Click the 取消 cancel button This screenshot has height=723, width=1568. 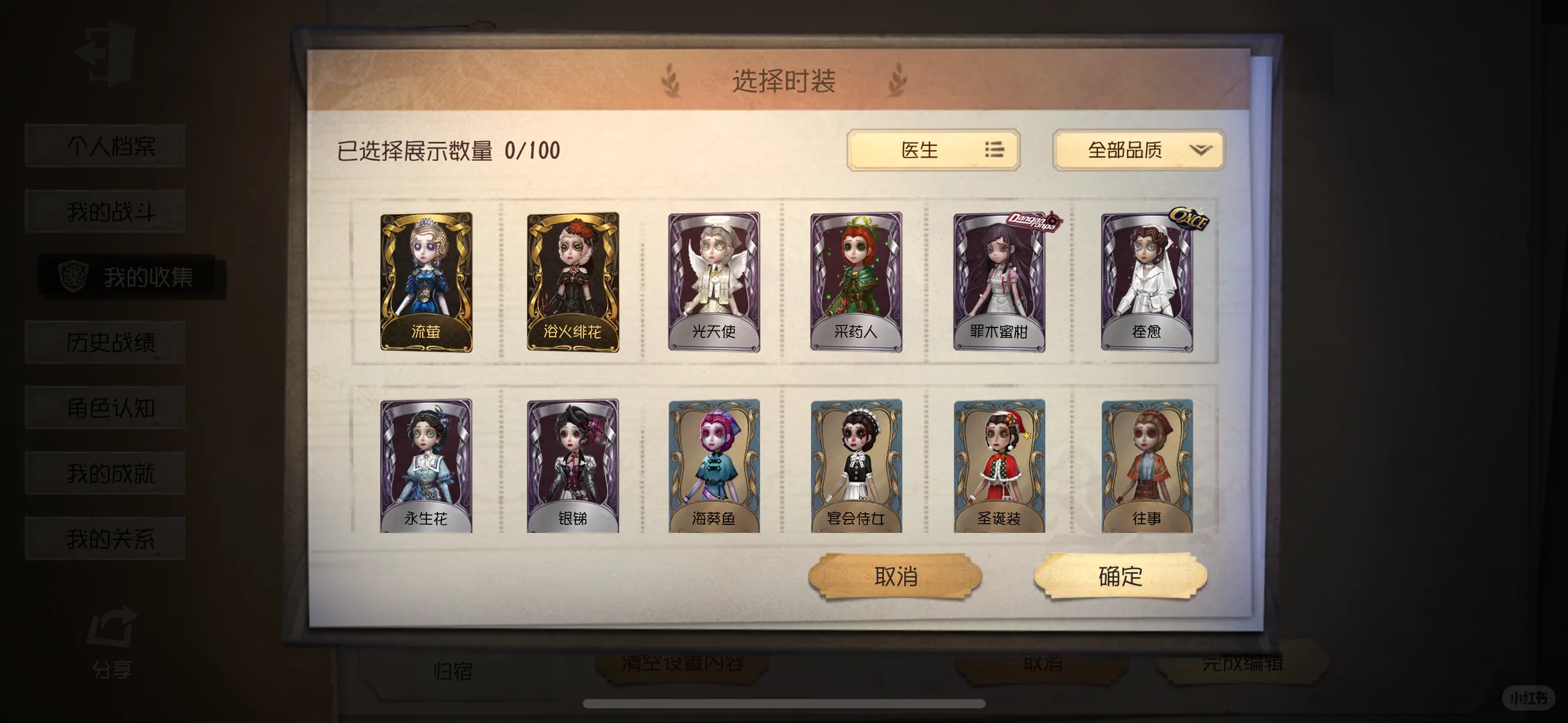(x=894, y=577)
